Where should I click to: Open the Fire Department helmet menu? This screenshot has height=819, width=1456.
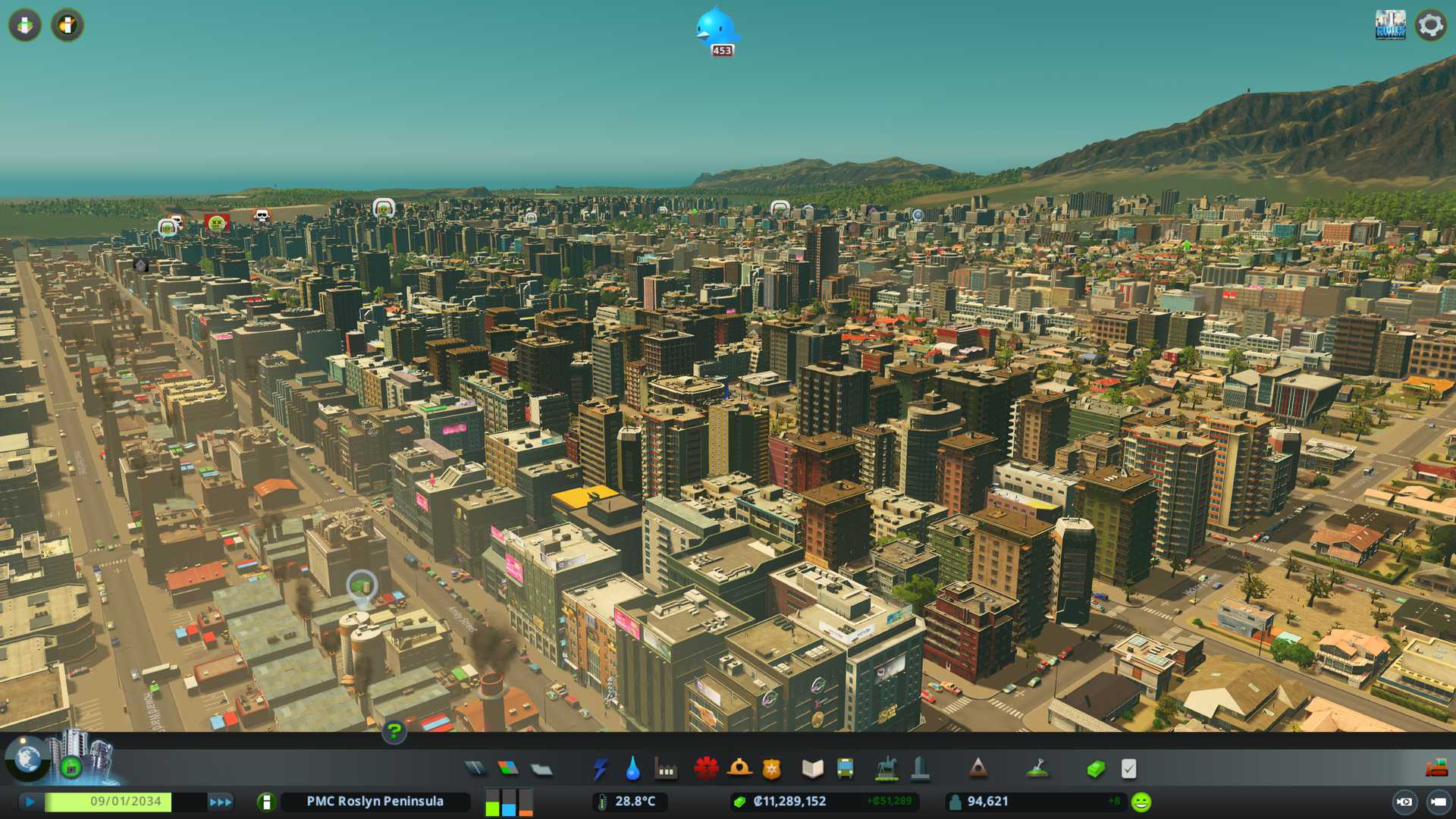tap(739, 769)
